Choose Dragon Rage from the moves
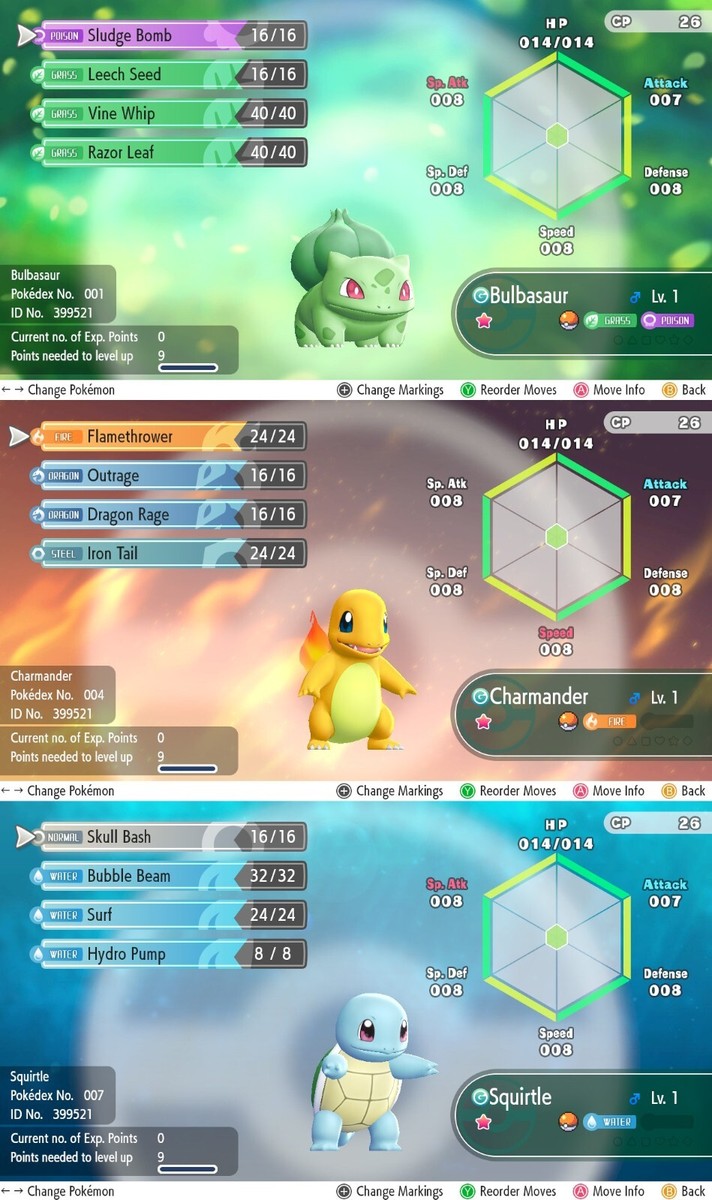 170,514
